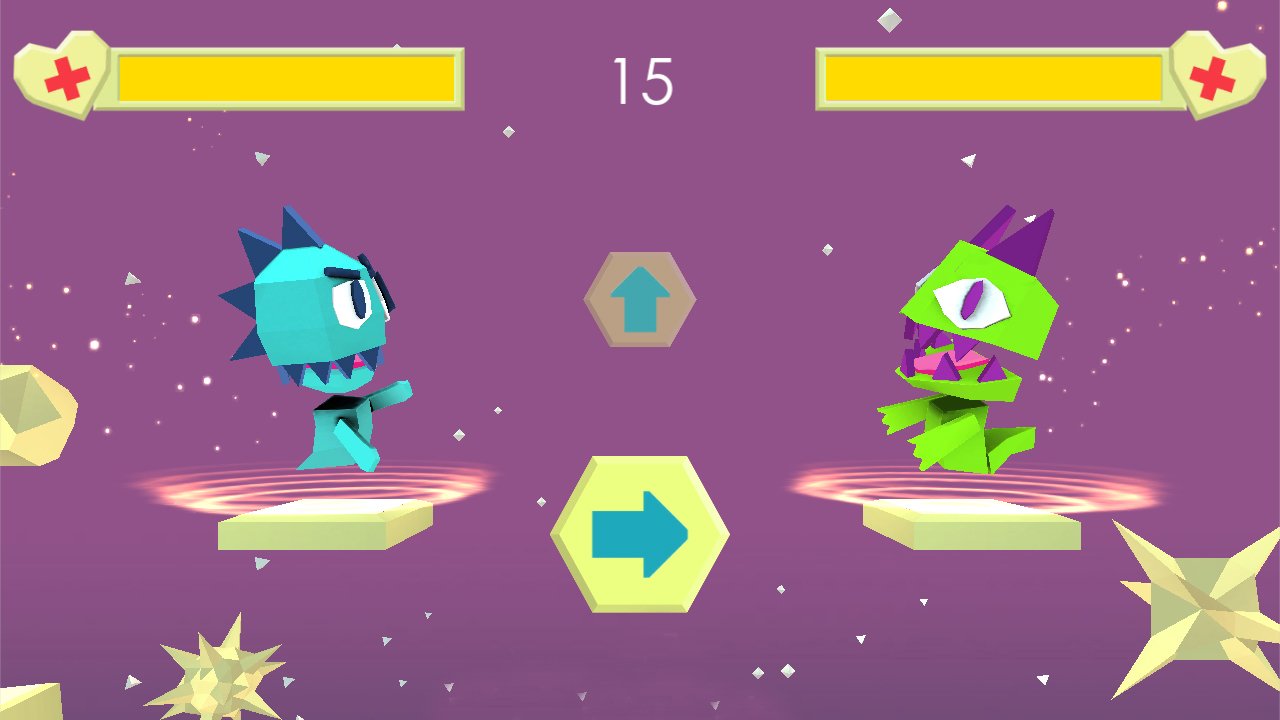
Task: Select the hexagonal jump button frame
Action: pyautogui.click(x=638, y=298)
